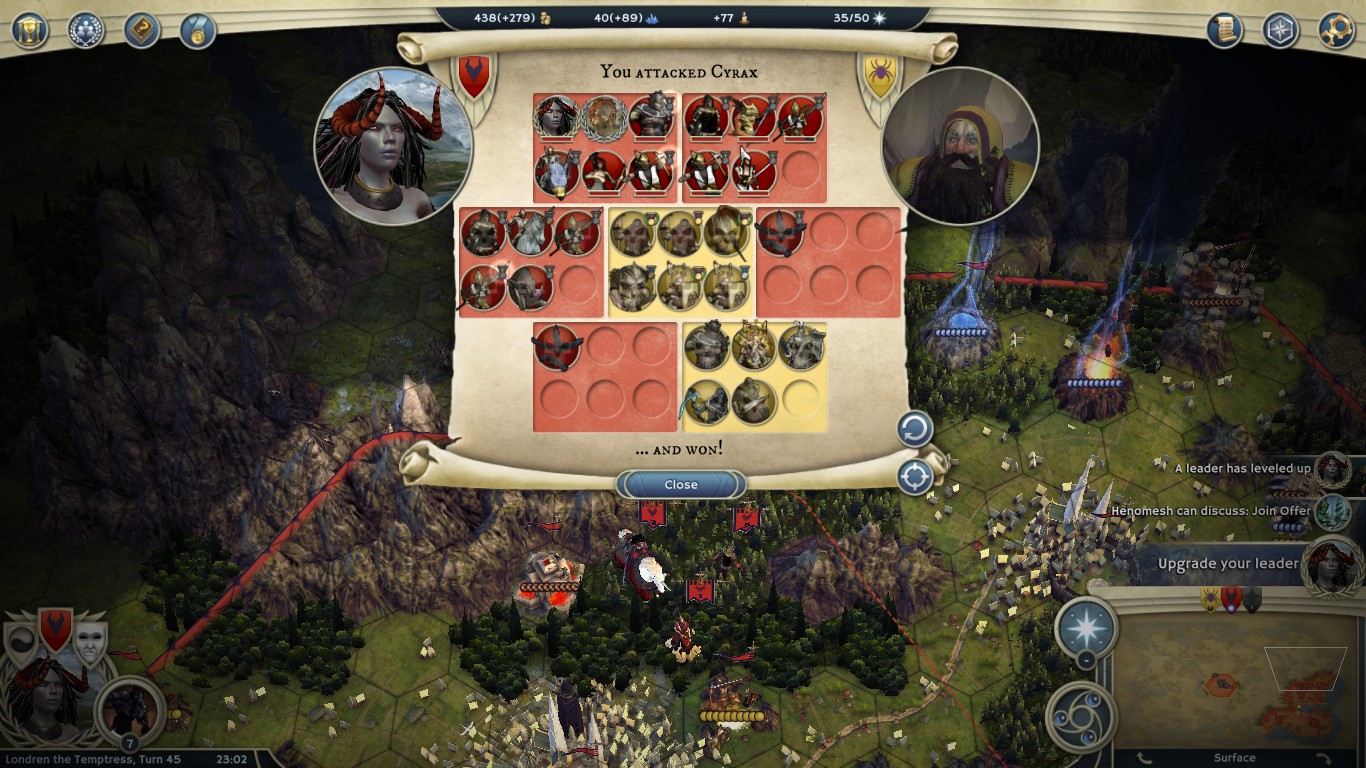Close the battle result scroll
This screenshot has height=768, width=1366.
coord(681,485)
